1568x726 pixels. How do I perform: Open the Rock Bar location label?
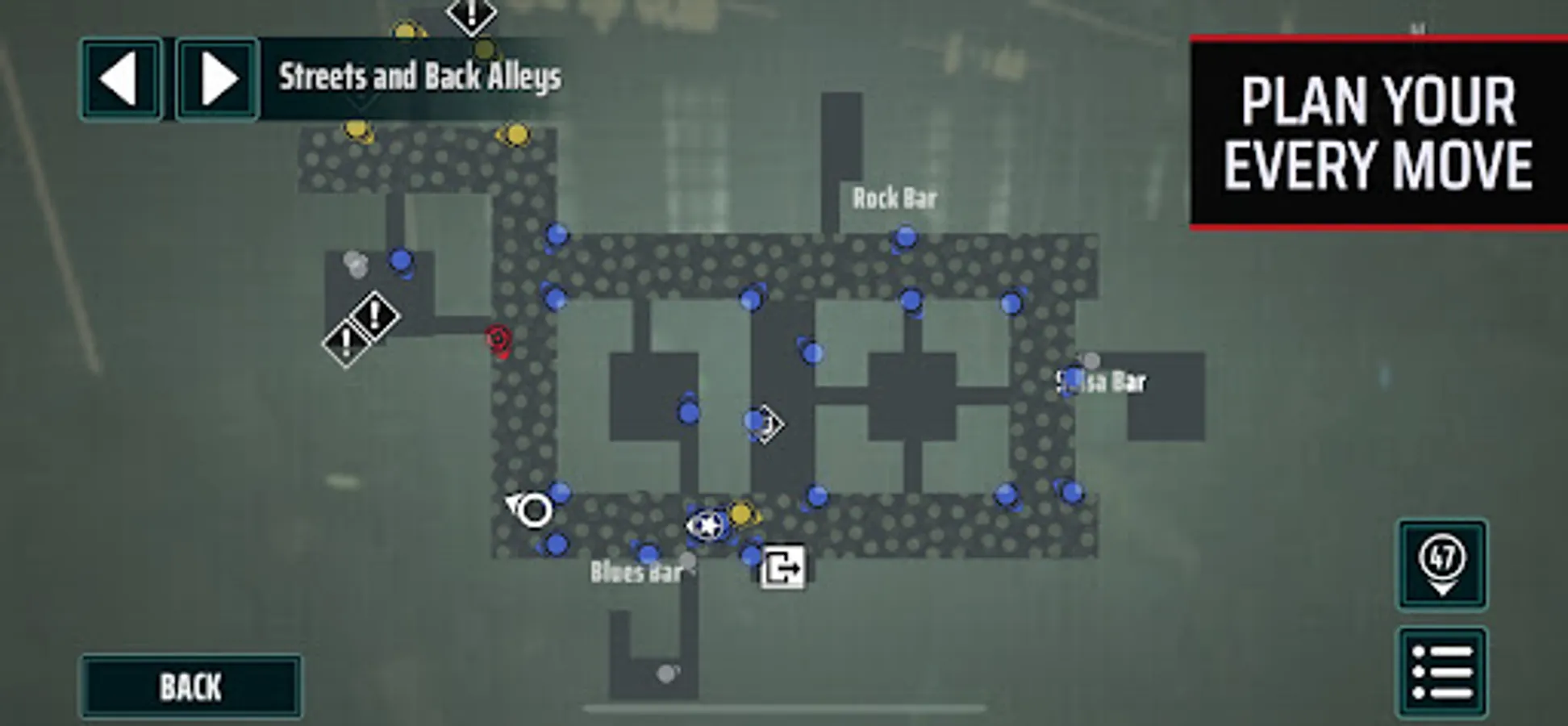tap(894, 198)
